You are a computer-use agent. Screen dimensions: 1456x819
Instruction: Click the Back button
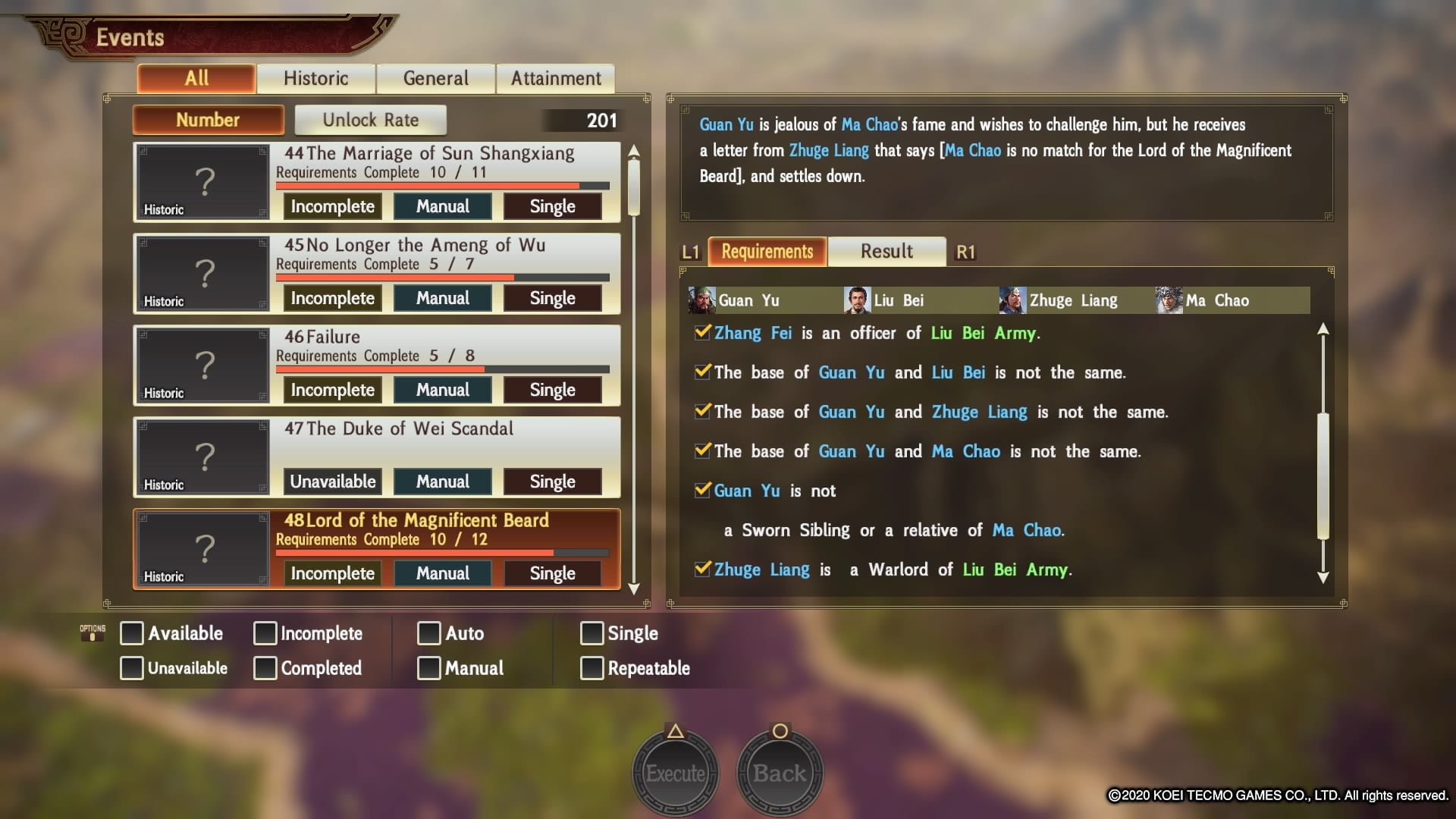click(x=780, y=773)
